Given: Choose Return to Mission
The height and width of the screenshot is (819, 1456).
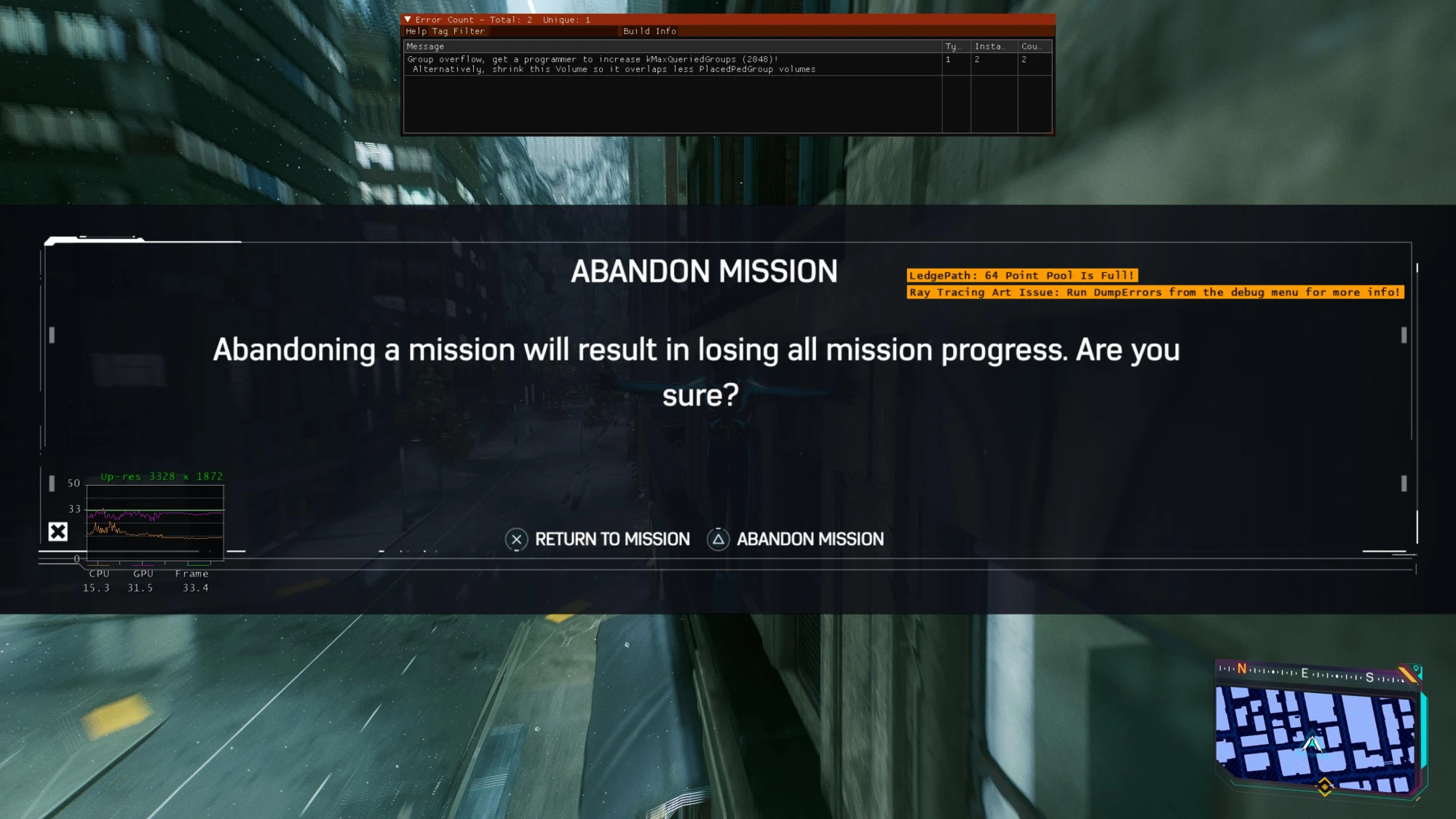Looking at the screenshot, I should coord(598,539).
